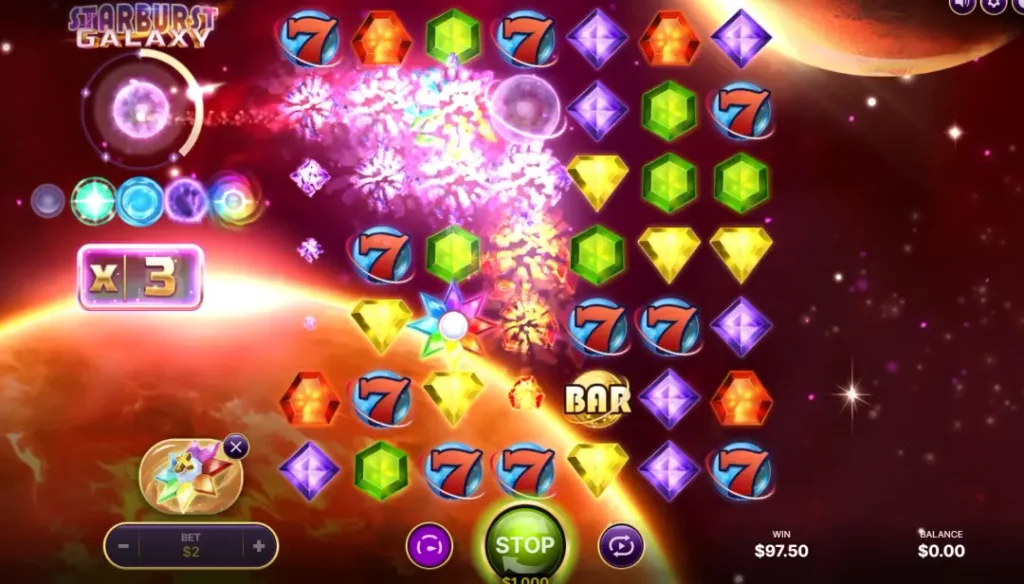Decrease the bet with the minus button
This screenshot has height=584, width=1024.
coord(124,546)
